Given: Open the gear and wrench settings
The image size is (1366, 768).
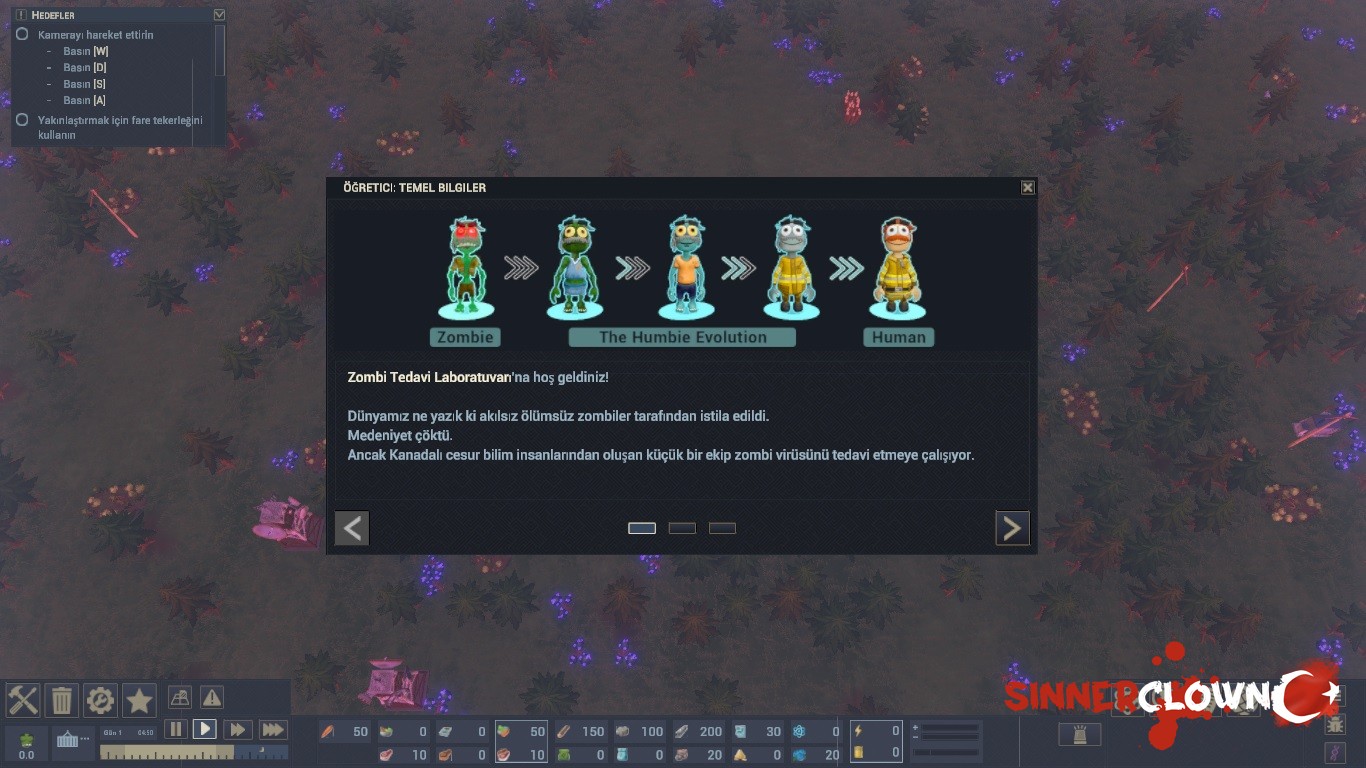Looking at the screenshot, I should click(x=100, y=699).
